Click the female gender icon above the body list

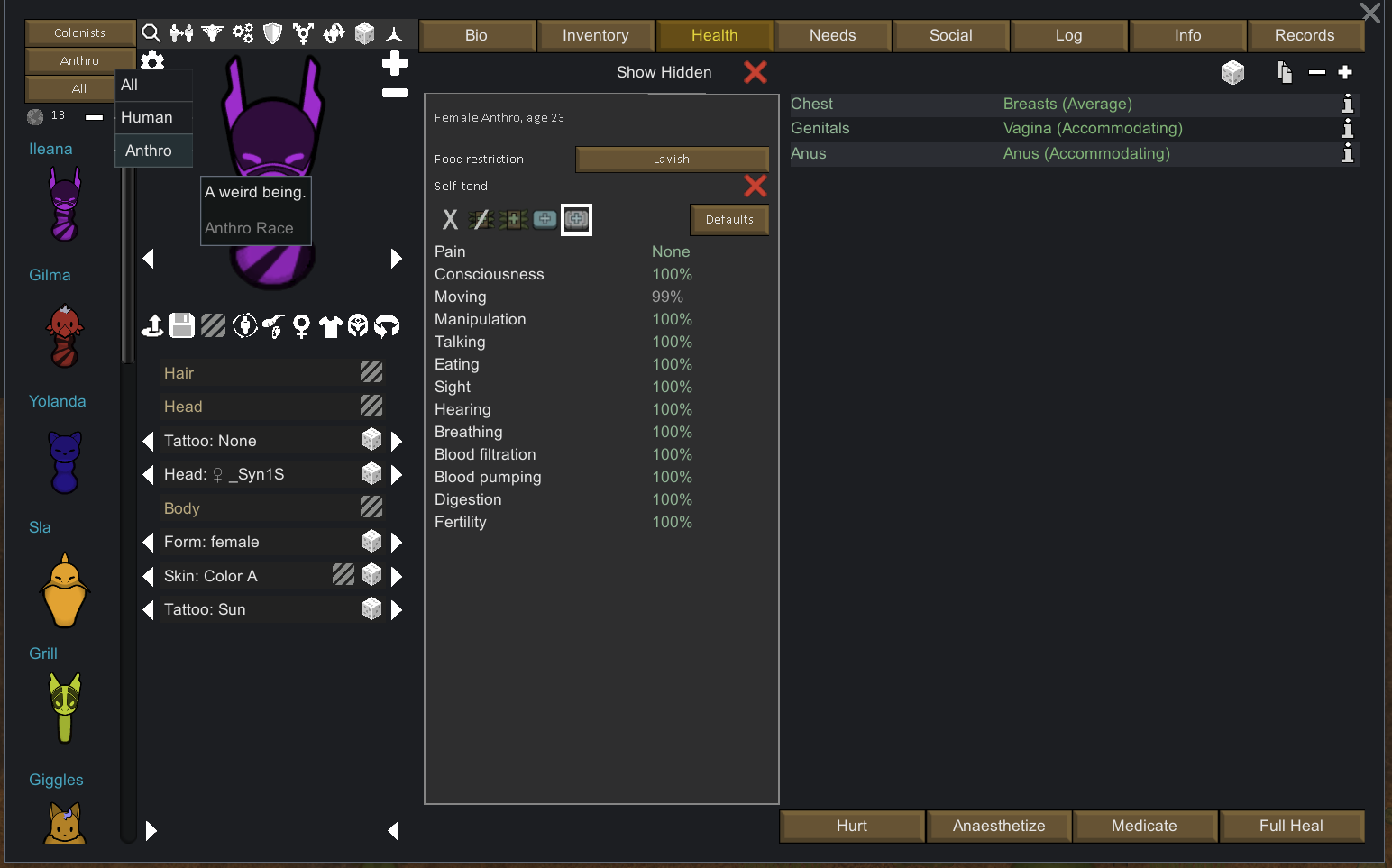pos(301,325)
